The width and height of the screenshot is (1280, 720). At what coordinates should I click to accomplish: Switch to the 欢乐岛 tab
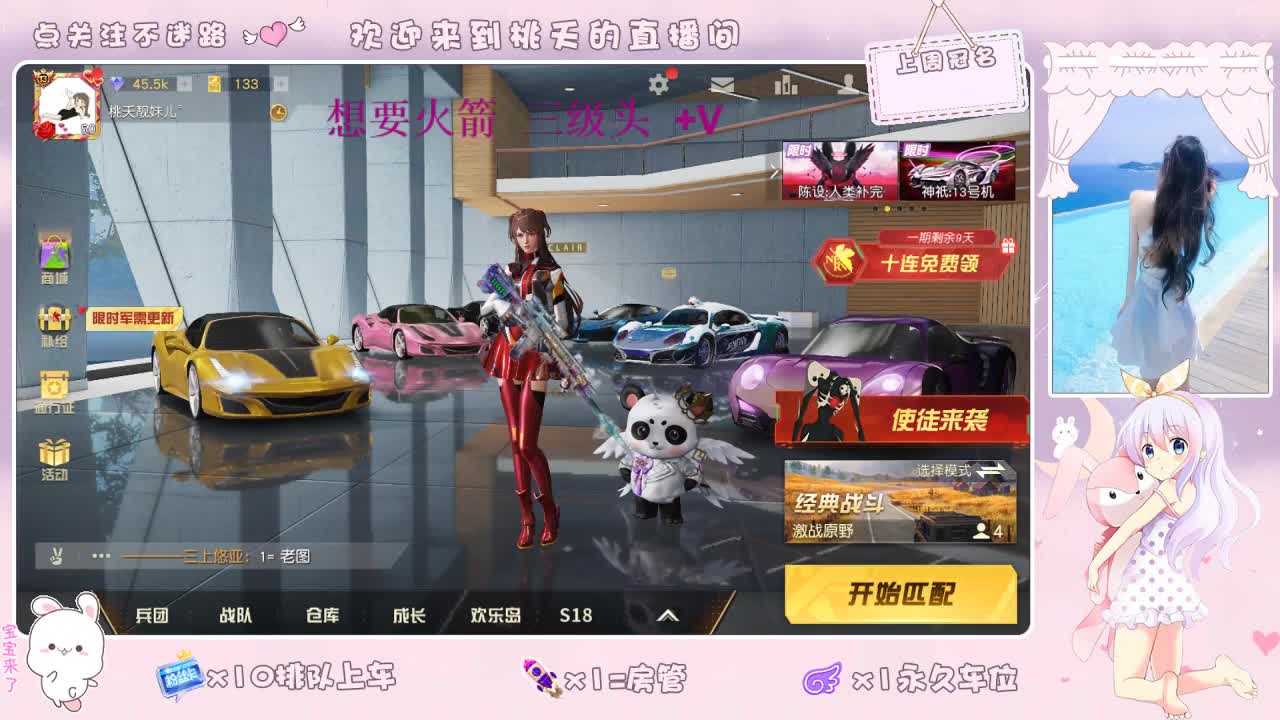[x=497, y=616]
